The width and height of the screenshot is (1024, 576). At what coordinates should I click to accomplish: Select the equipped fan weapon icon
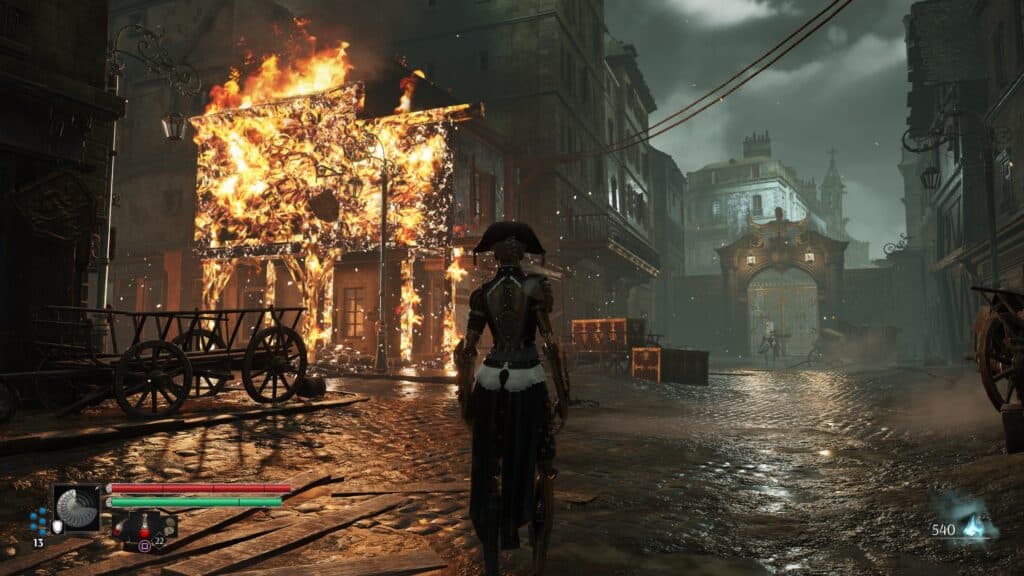(x=77, y=508)
